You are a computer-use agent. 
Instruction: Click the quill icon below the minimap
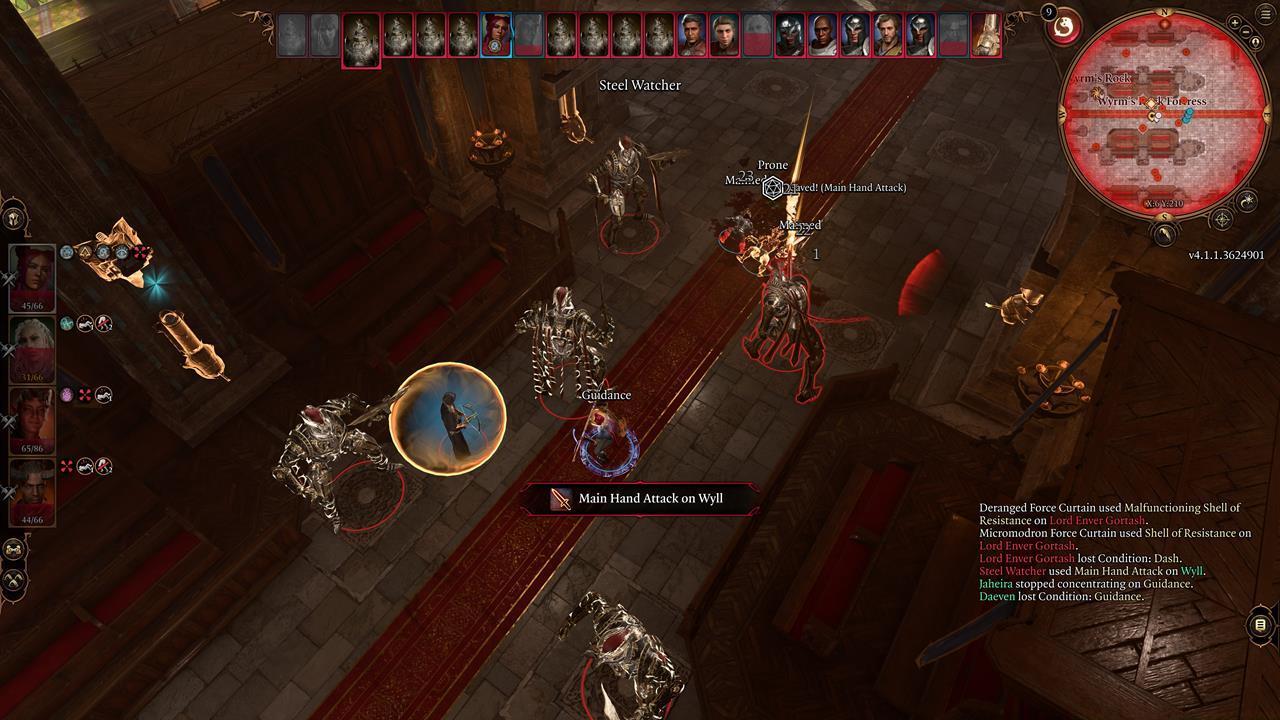1164,235
